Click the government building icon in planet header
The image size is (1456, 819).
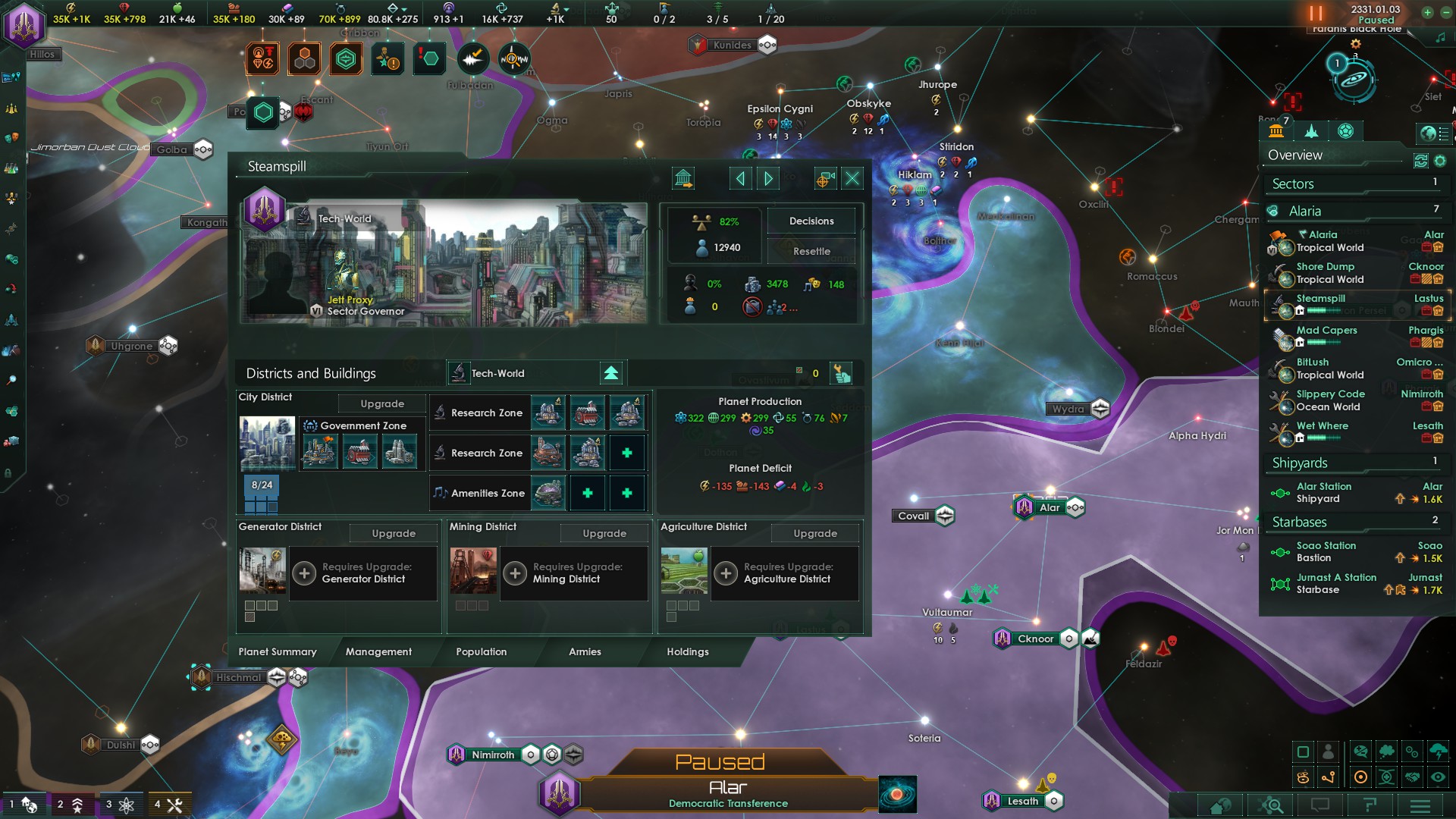(682, 179)
